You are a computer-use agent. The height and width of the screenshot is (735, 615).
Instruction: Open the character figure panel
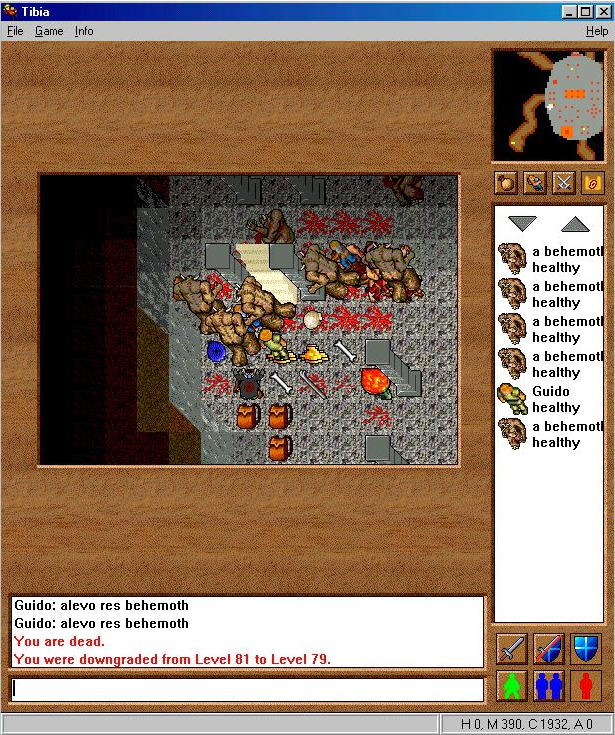535,183
